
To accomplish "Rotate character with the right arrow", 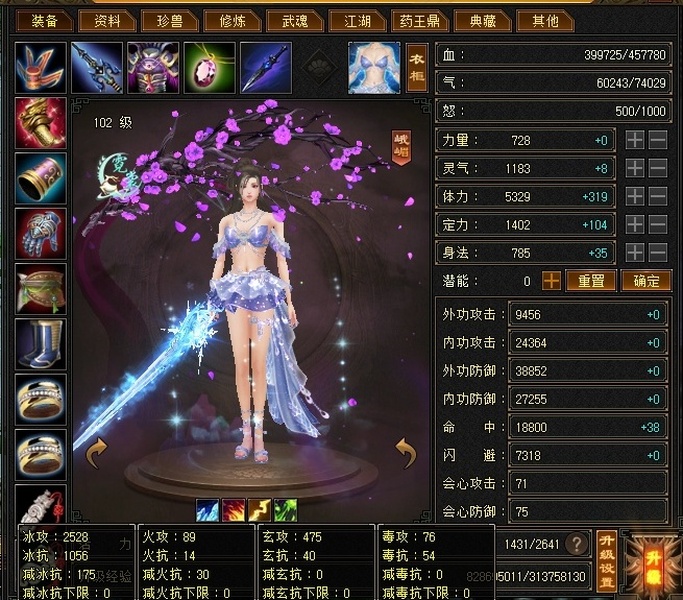I will point(406,453).
